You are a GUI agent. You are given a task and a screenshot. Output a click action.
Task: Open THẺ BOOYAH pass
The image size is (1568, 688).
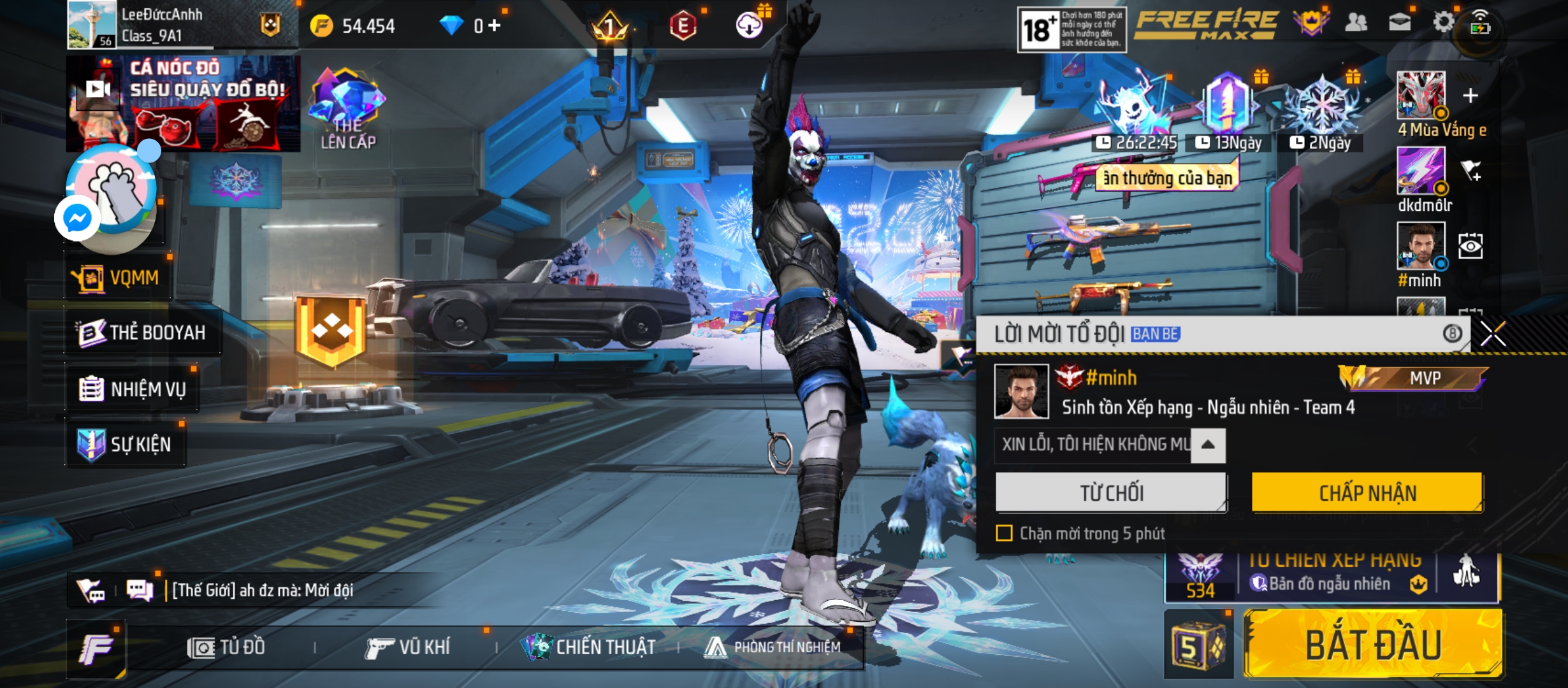[x=143, y=333]
